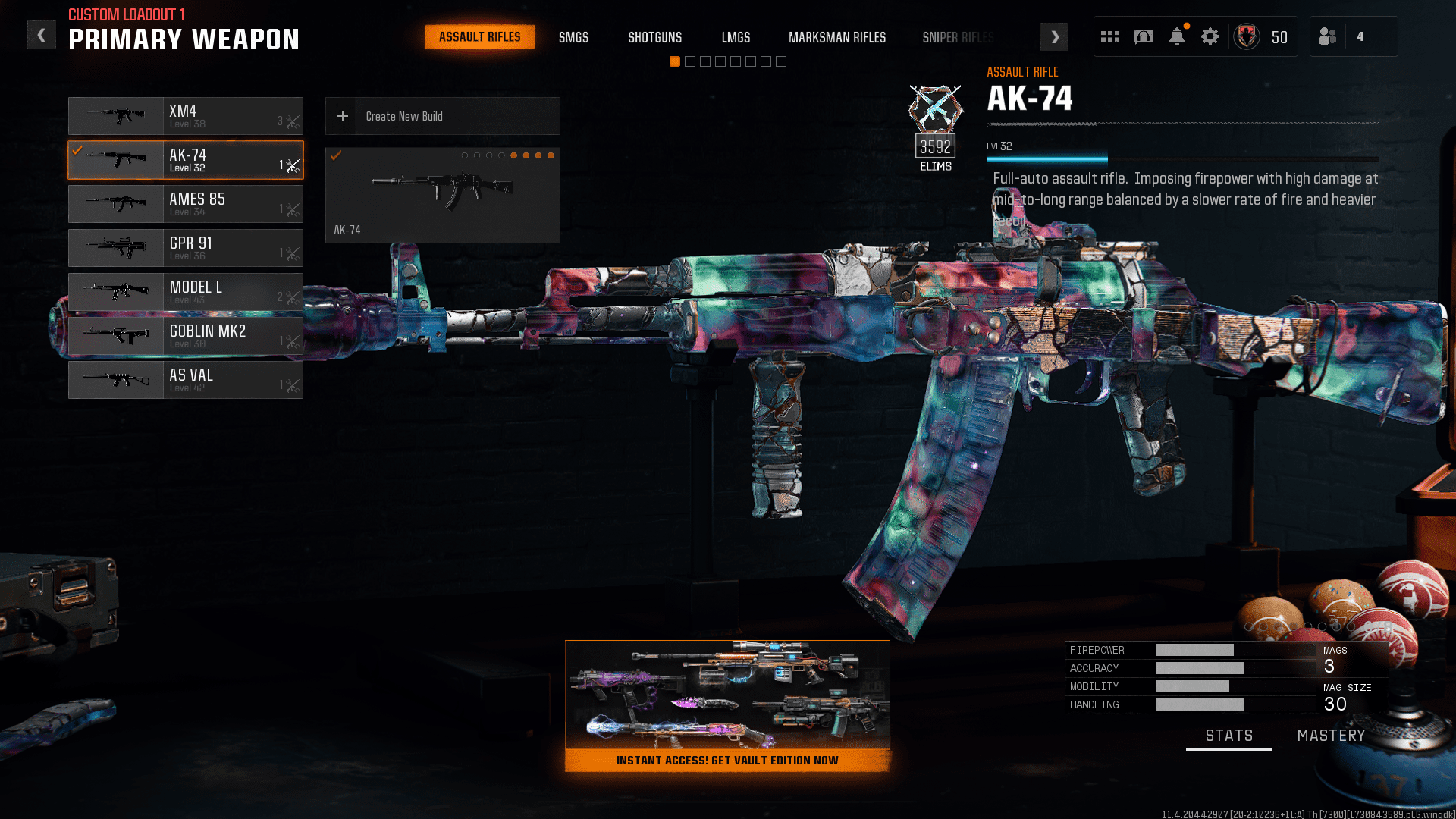
Task: Open the voice chat headset icon
Action: [x=1143, y=36]
